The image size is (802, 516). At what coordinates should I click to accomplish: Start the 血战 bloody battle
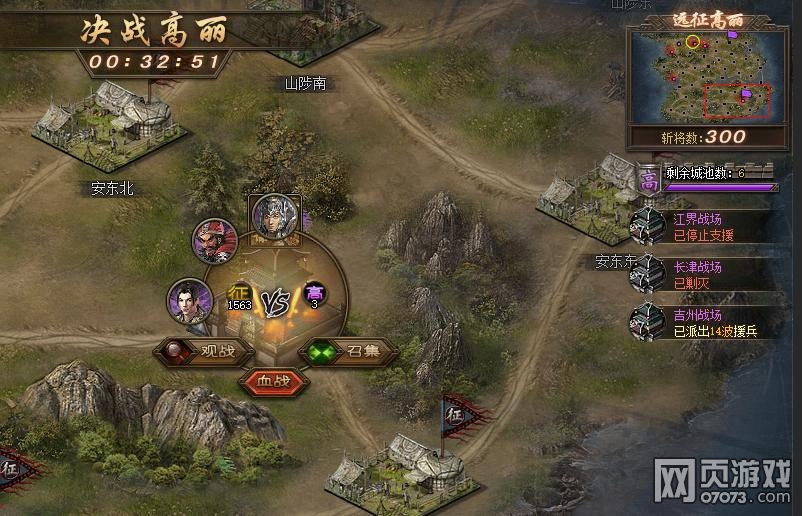pyautogui.click(x=272, y=381)
